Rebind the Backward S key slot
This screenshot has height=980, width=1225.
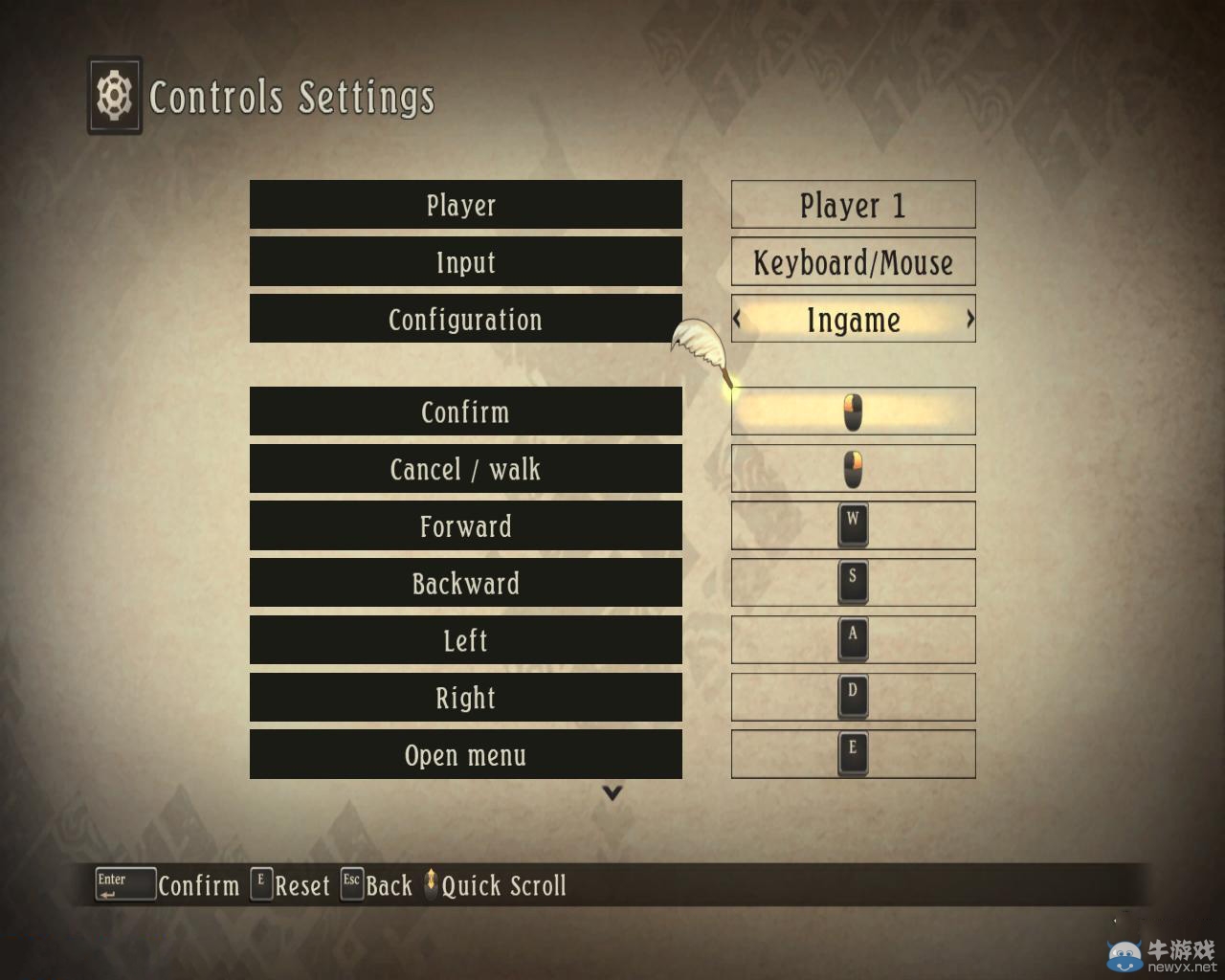pyautogui.click(x=853, y=583)
